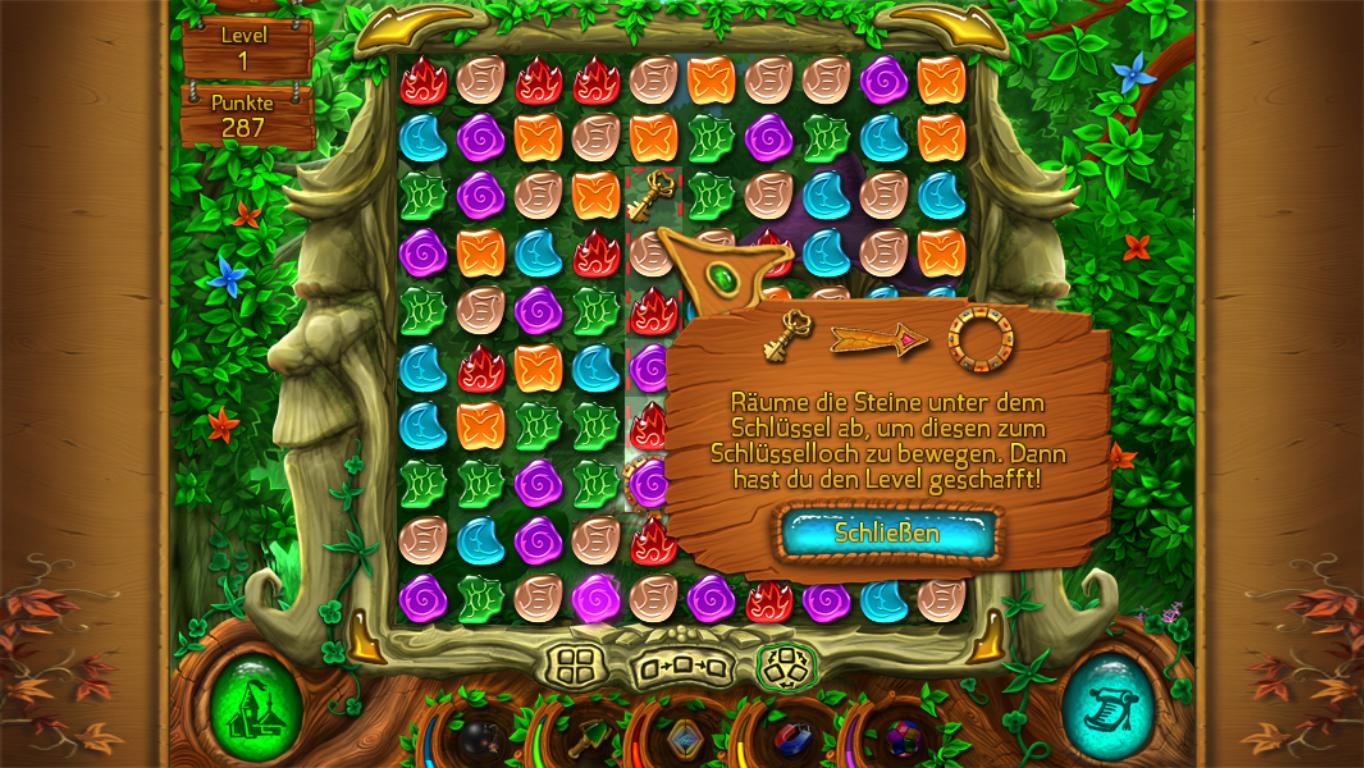The width and height of the screenshot is (1364, 768).
Task: Close the tutorial popup with Schließen
Action: tap(888, 533)
